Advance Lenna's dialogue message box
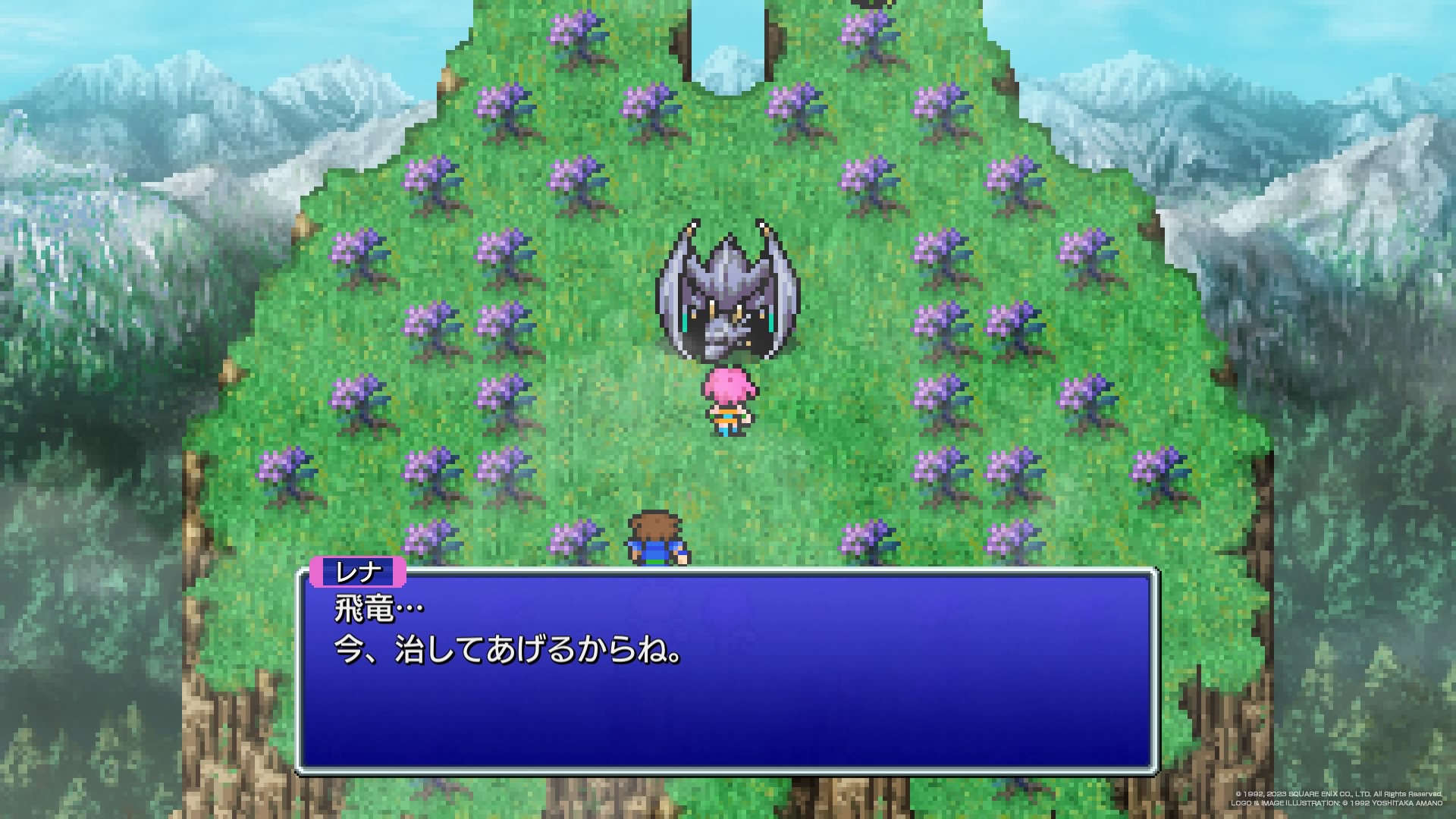This screenshot has width=1456, height=819. pos(726,671)
